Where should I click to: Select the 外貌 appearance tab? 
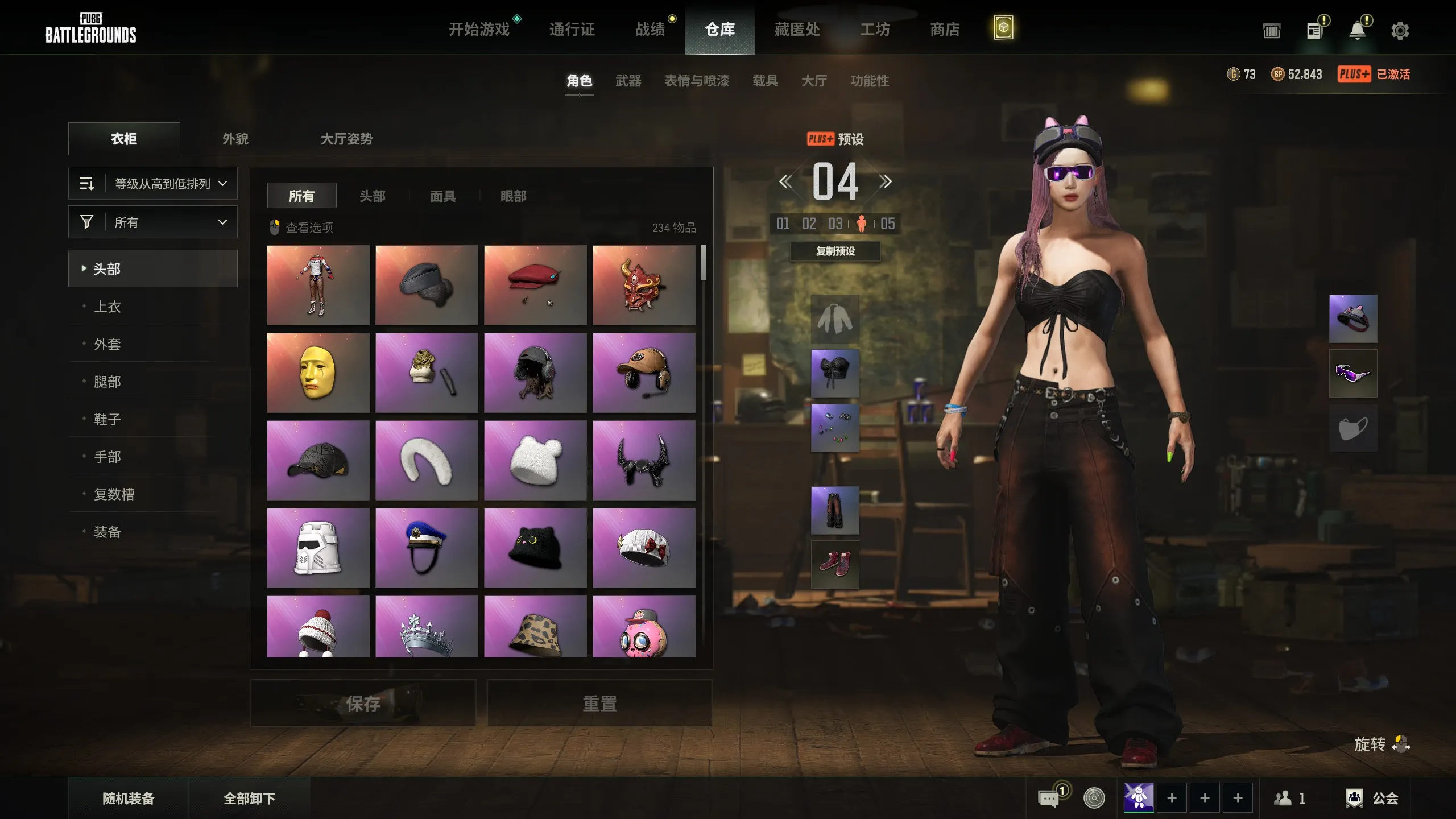pyautogui.click(x=235, y=139)
